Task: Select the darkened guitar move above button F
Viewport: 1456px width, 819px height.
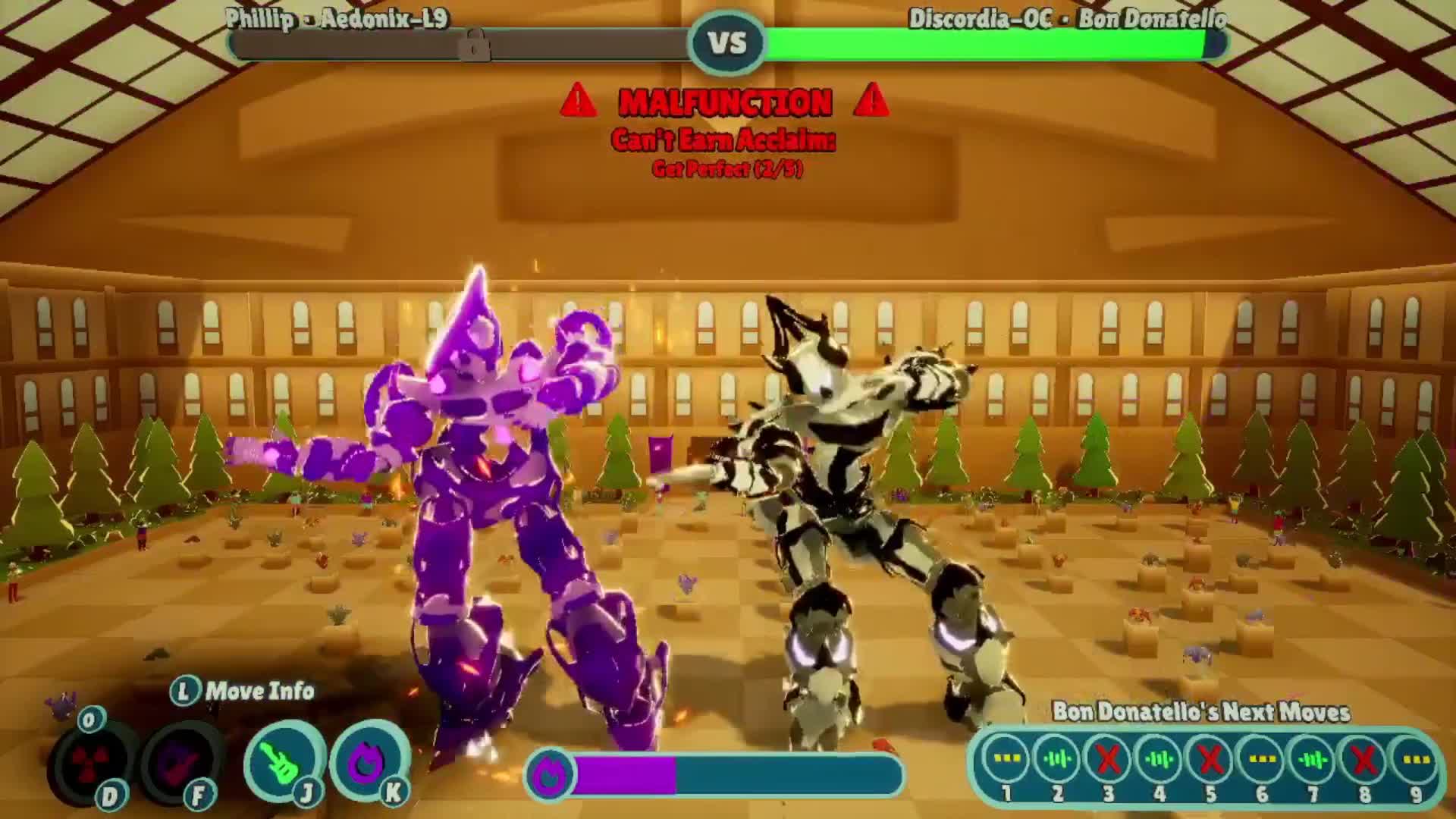Action: pos(182,760)
